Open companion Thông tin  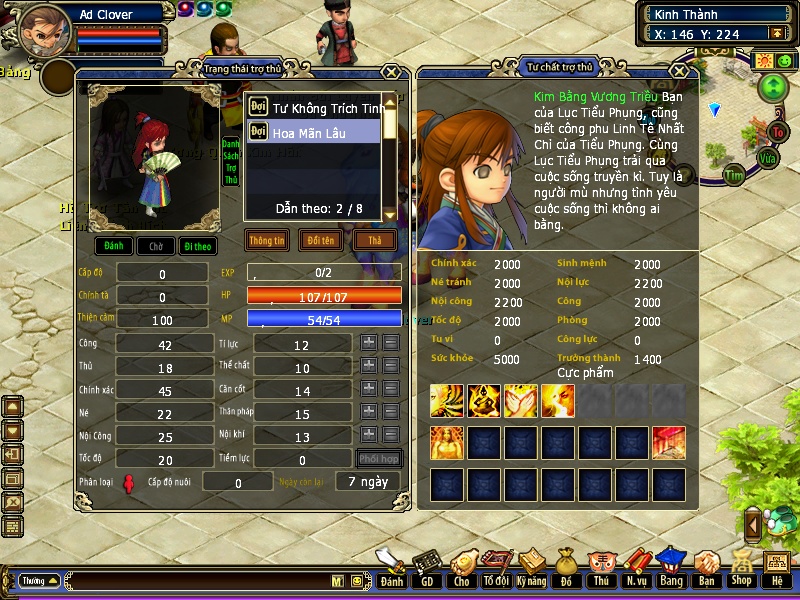pyautogui.click(x=267, y=241)
